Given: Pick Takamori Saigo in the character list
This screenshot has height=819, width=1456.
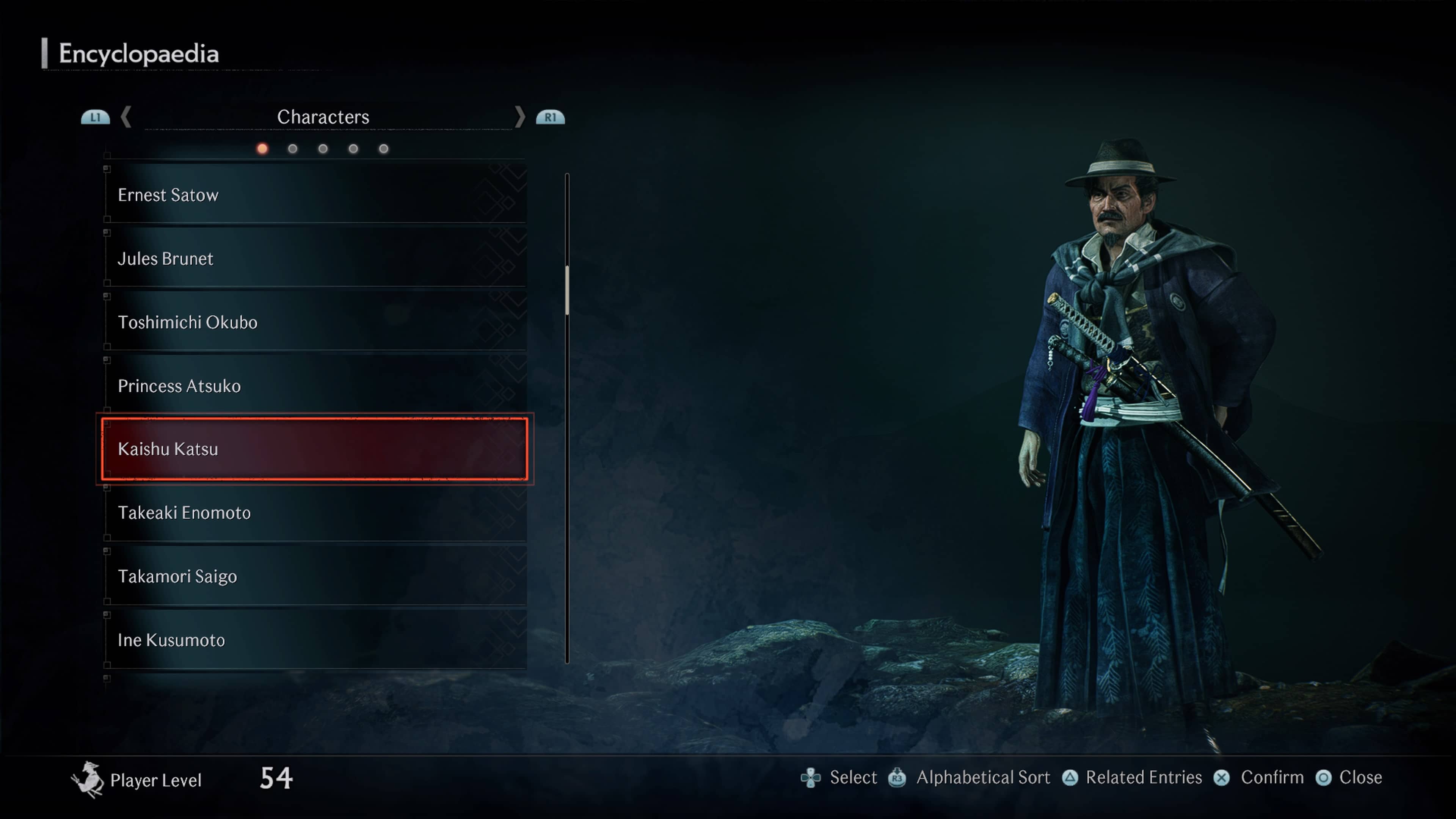Looking at the screenshot, I should (314, 576).
